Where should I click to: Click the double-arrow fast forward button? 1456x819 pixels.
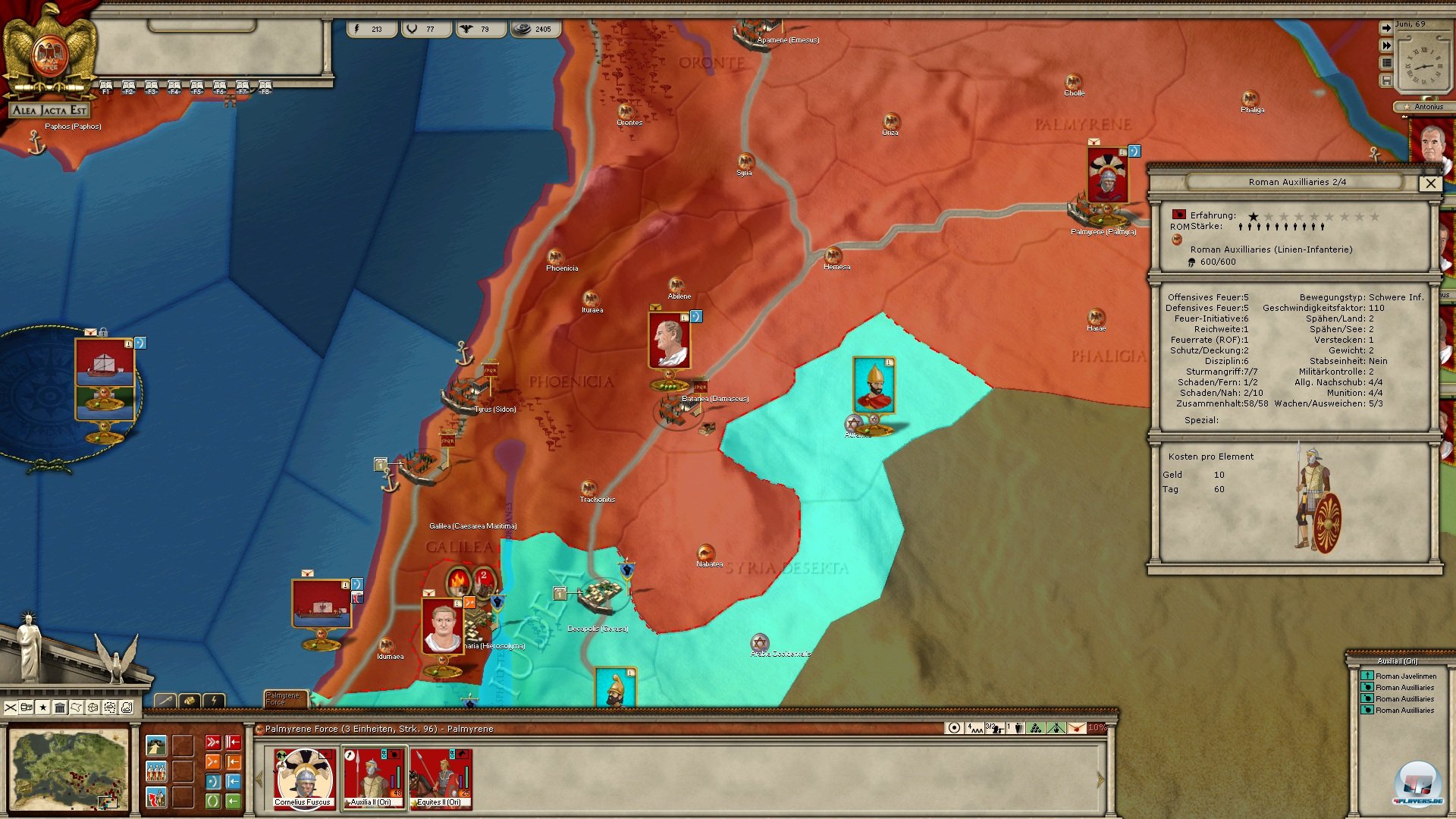1386,45
